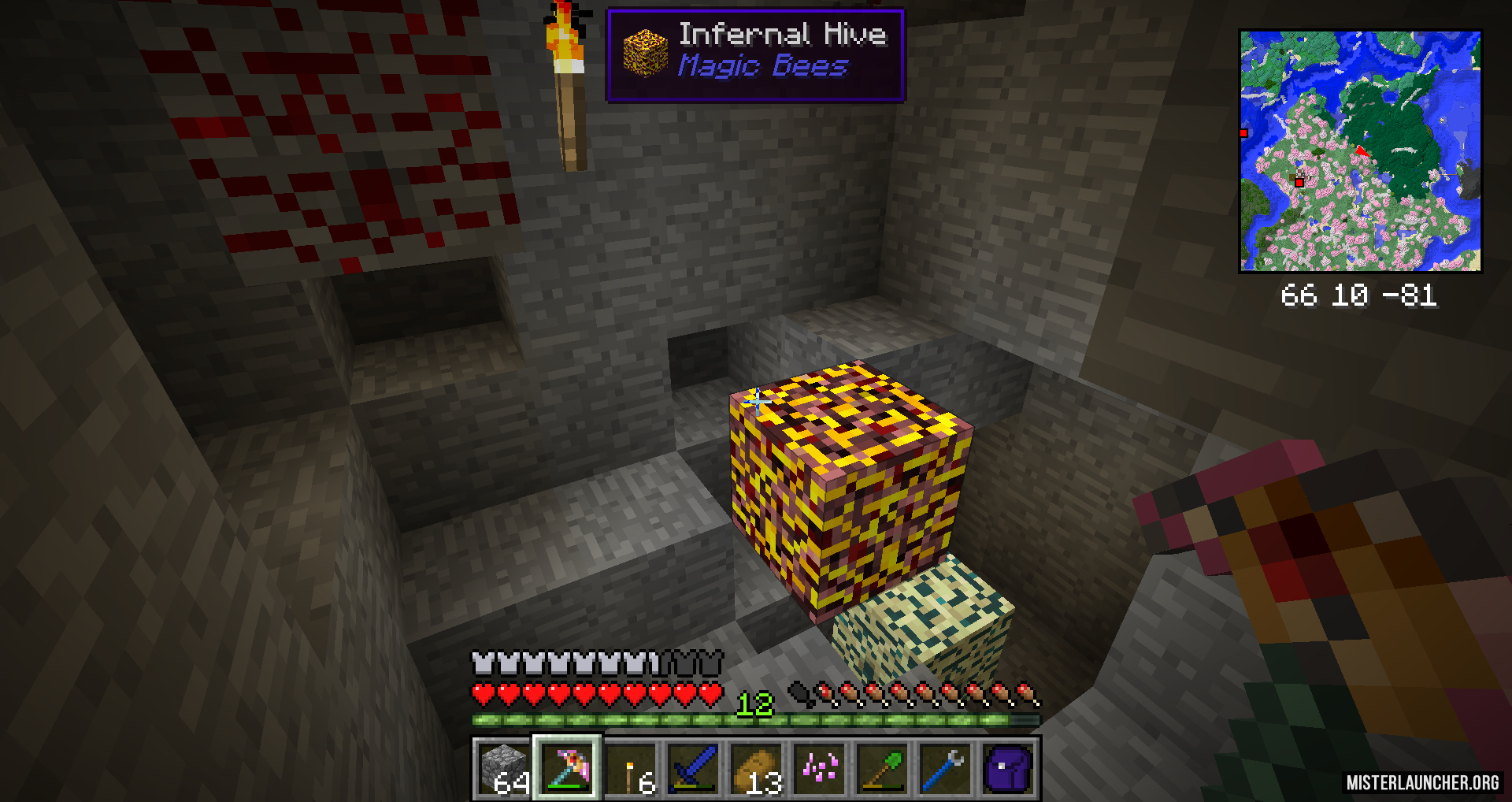Choose the blue wrench hotbar slot
This screenshot has width=1512, height=802.
click(945, 768)
